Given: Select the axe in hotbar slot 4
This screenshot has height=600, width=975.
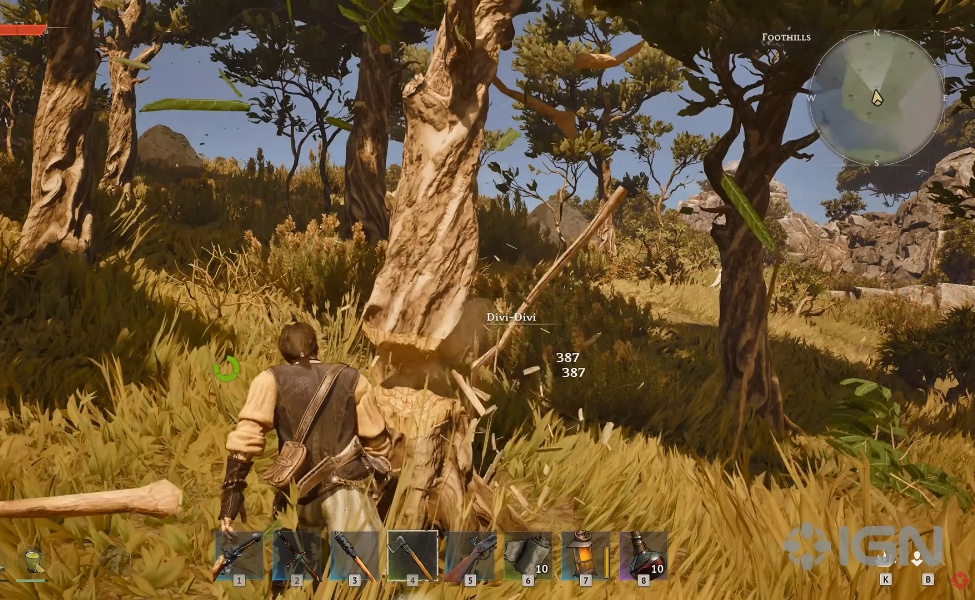Looking at the screenshot, I should click(412, 556).
